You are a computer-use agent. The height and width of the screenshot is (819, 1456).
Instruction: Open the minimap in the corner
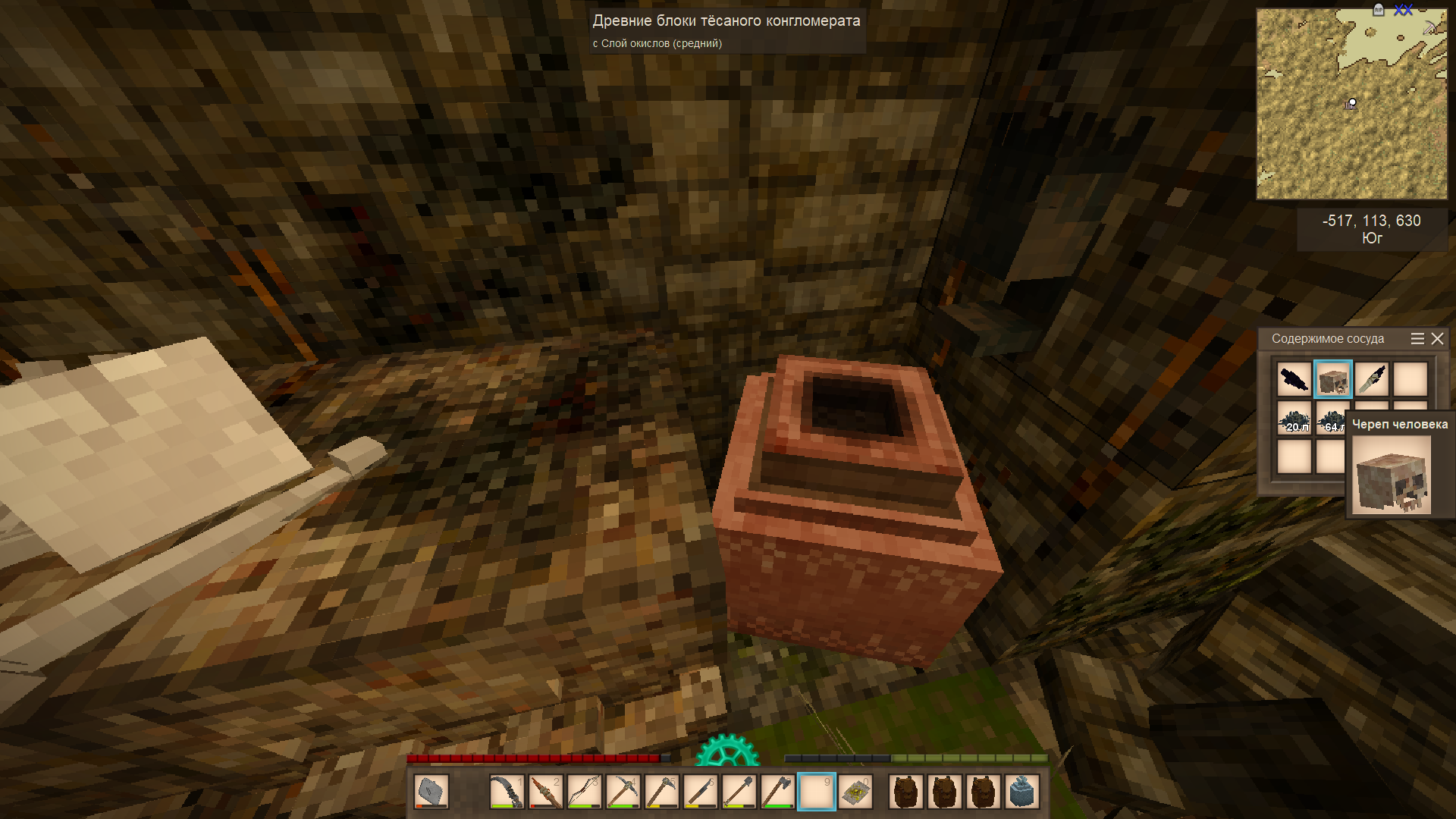click(x=1351, y=104)
